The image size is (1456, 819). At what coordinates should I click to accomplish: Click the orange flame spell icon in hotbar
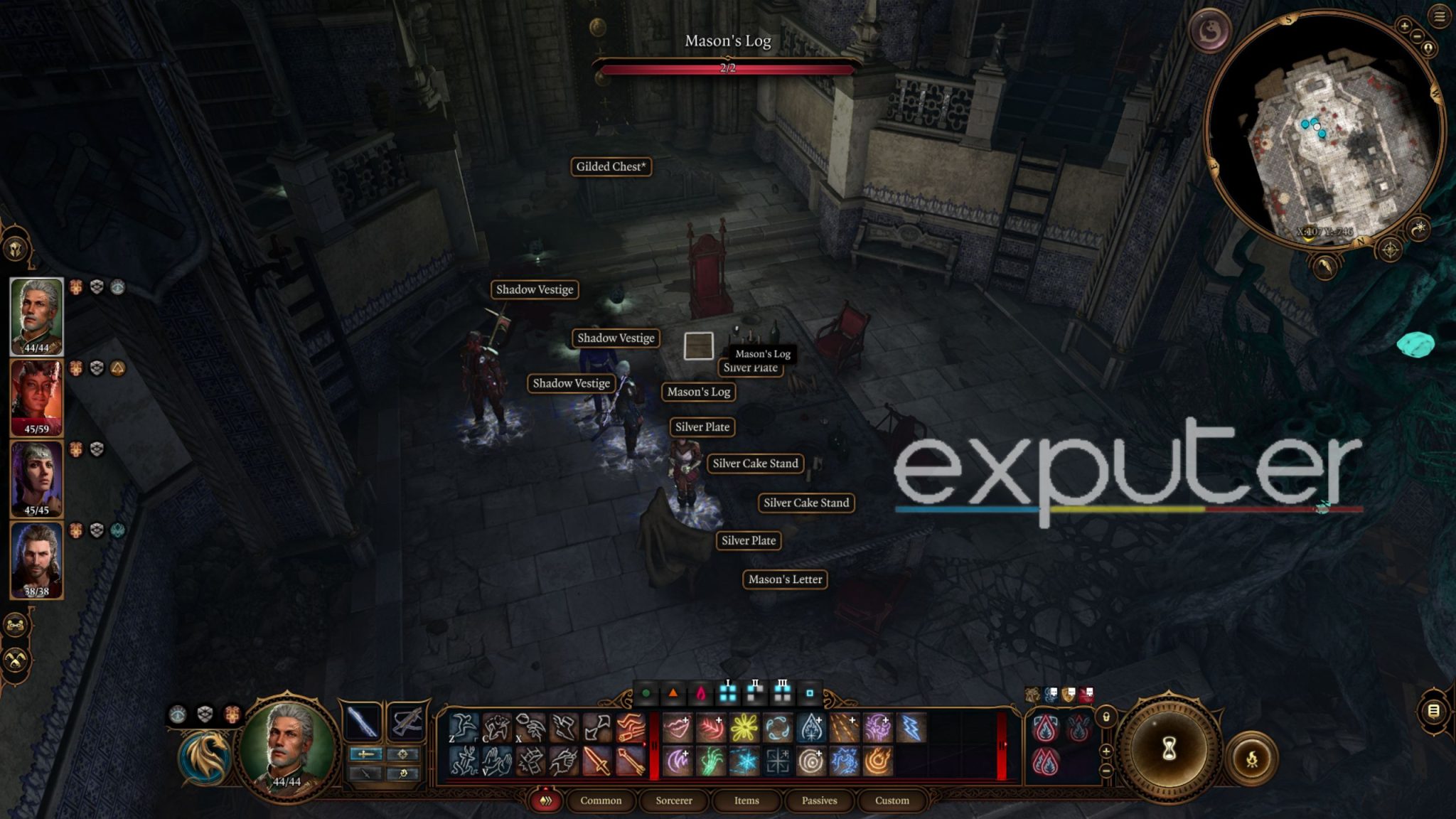878,762
